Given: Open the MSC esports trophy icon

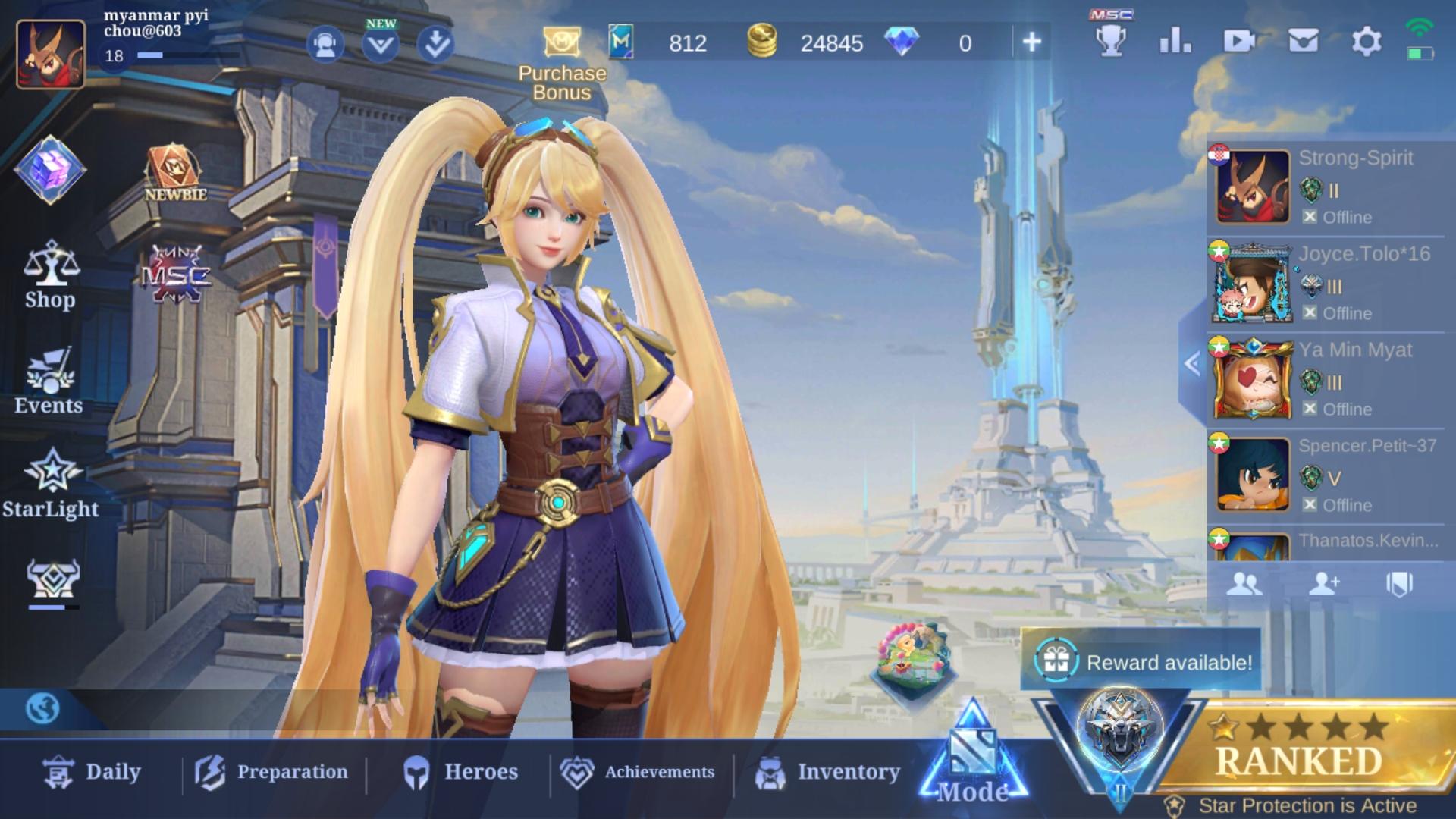Looking at the screenshot, I should coord(1111,43).
